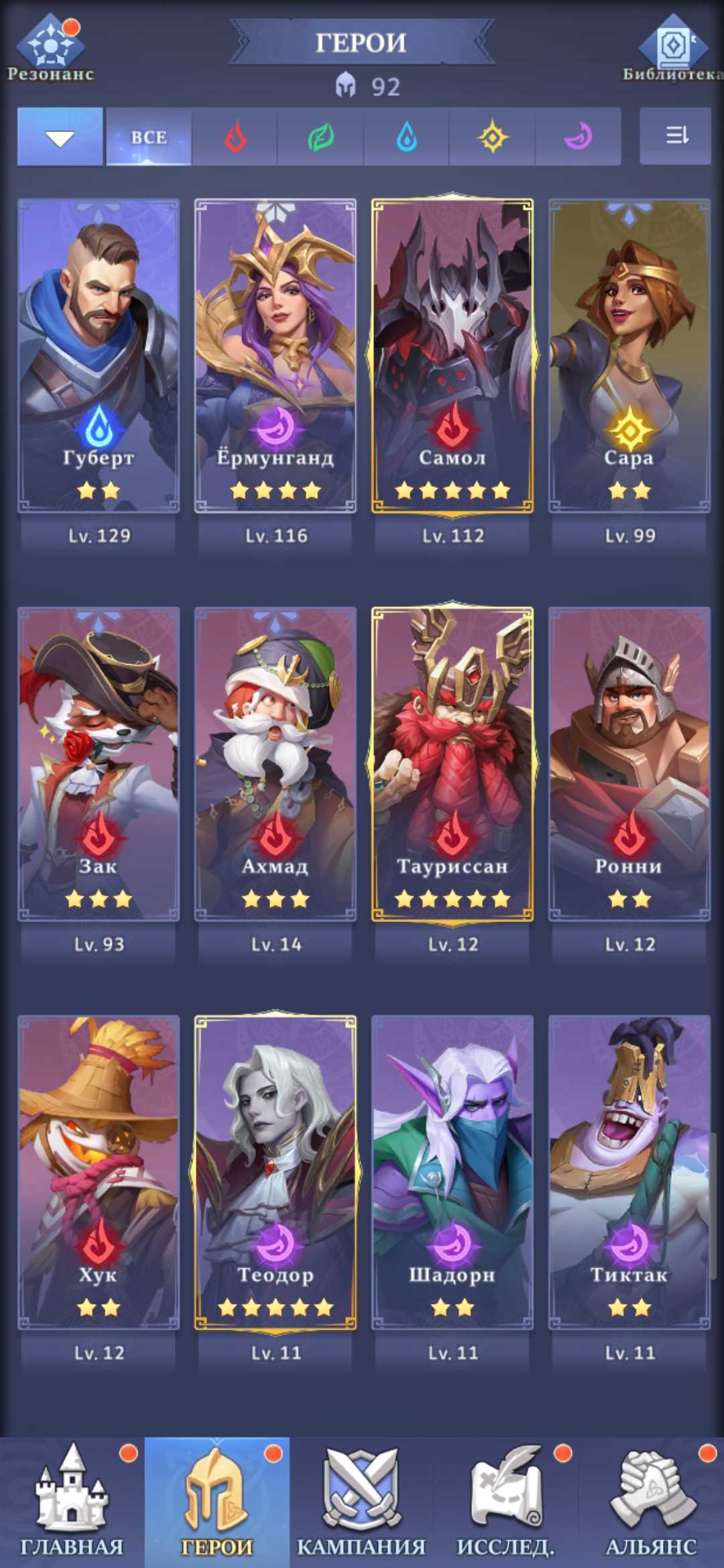Open five-star hero Самол
The height and width of the screenshot is (1568, 724).
452,355
